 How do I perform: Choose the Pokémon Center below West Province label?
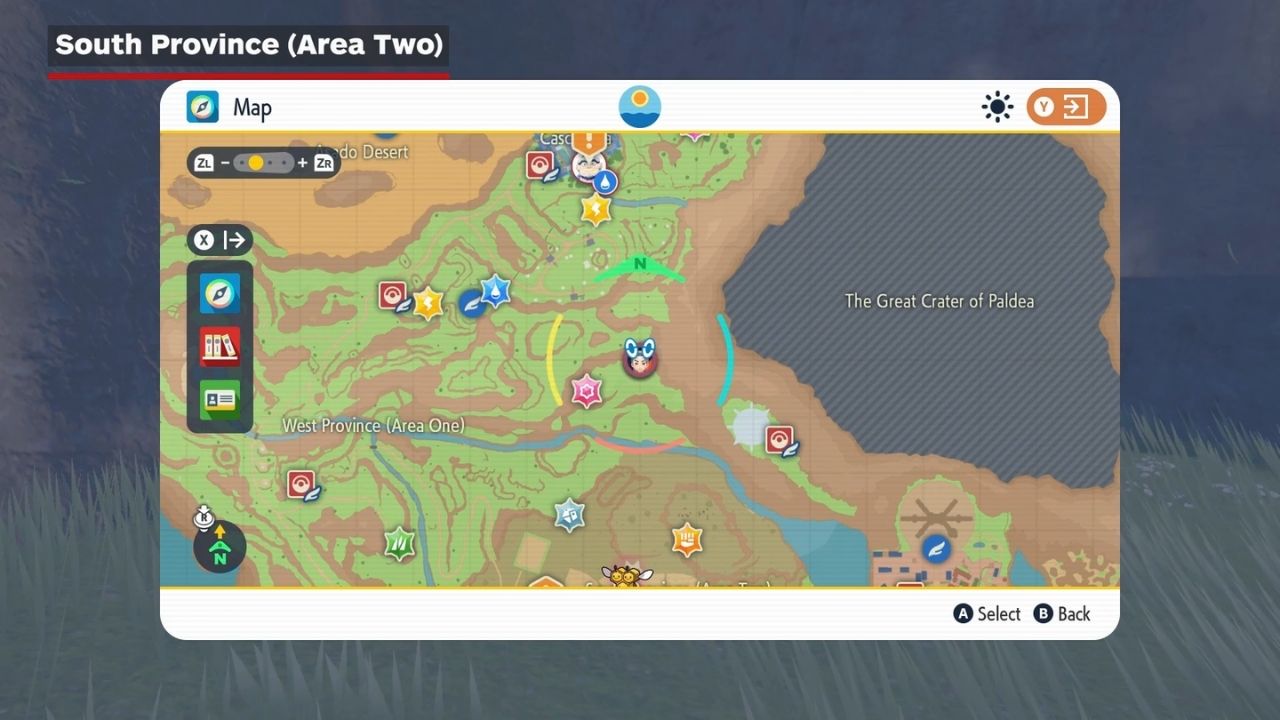tap(301, 485)
